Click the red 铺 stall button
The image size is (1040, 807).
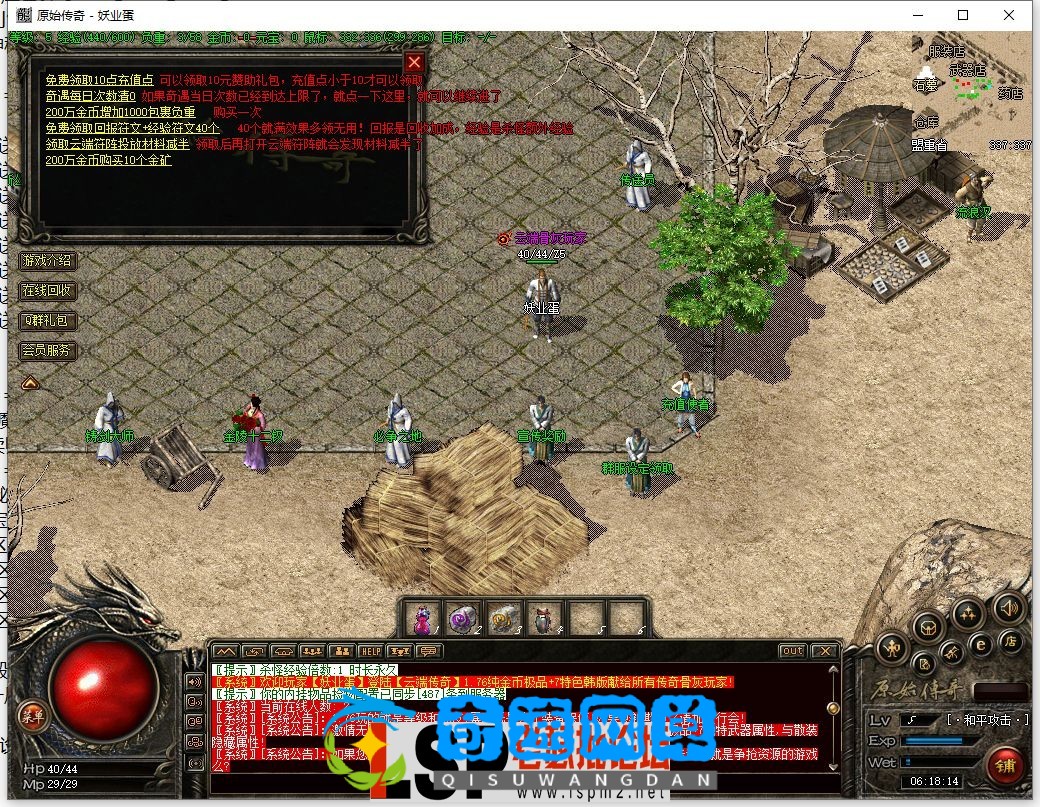click(1004, 766)
